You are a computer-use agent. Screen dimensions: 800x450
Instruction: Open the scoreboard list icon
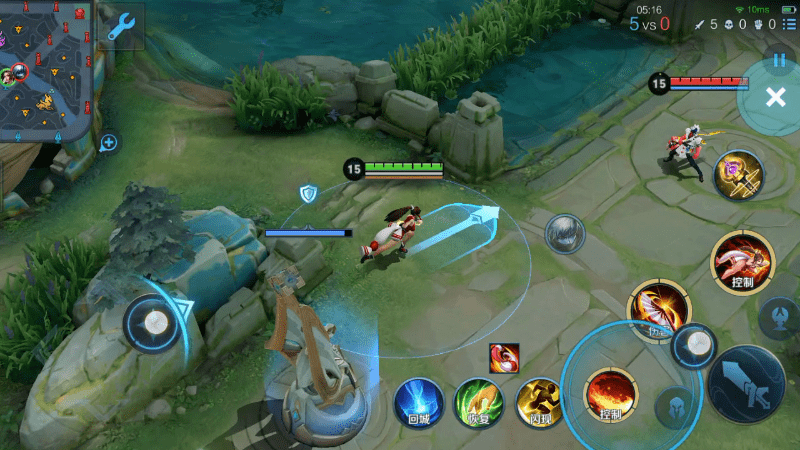pyautogui.click(x=789, y=24)
